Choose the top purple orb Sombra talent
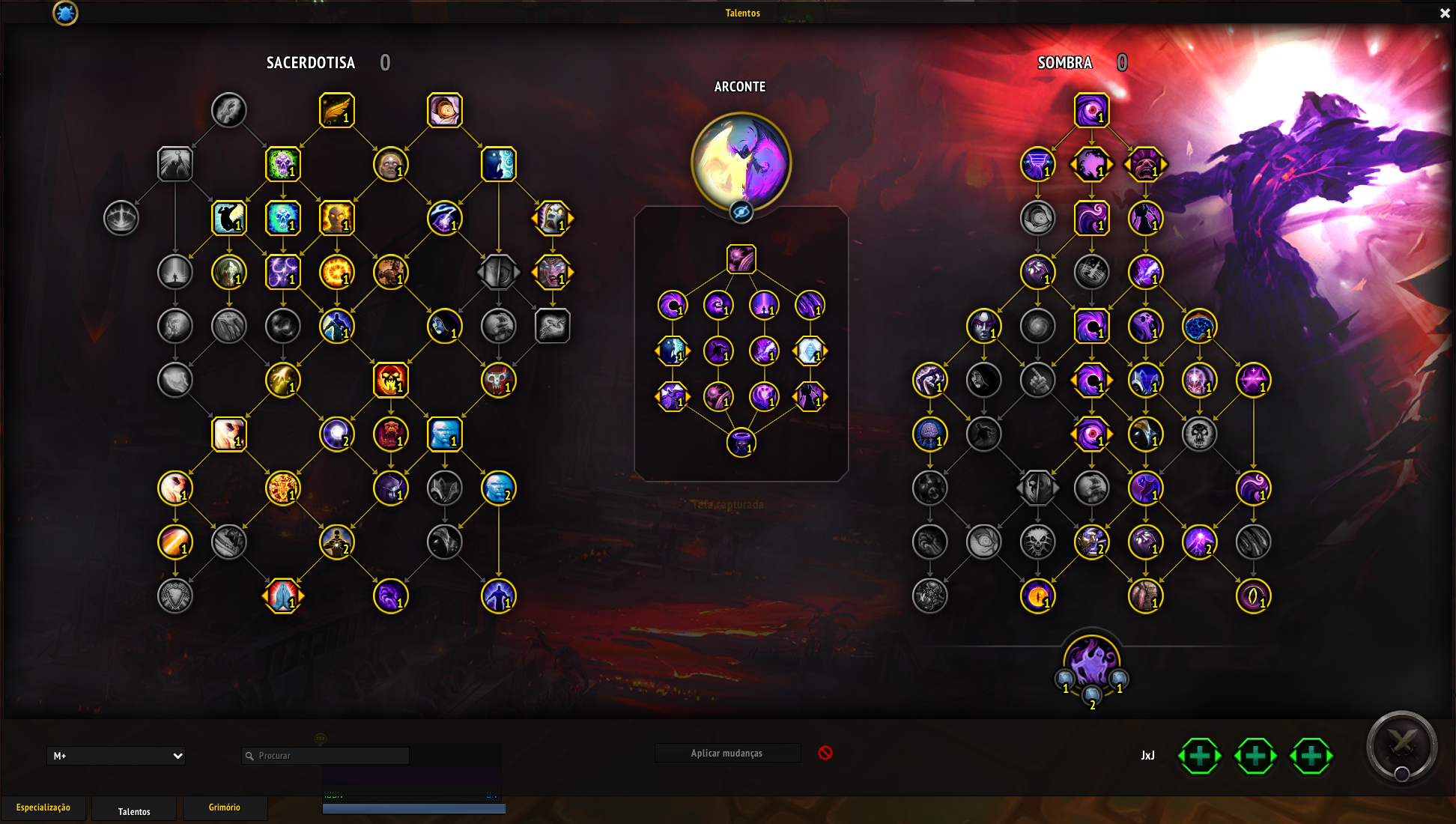Screen dimensions: 1456x824 coord(1091,111)
